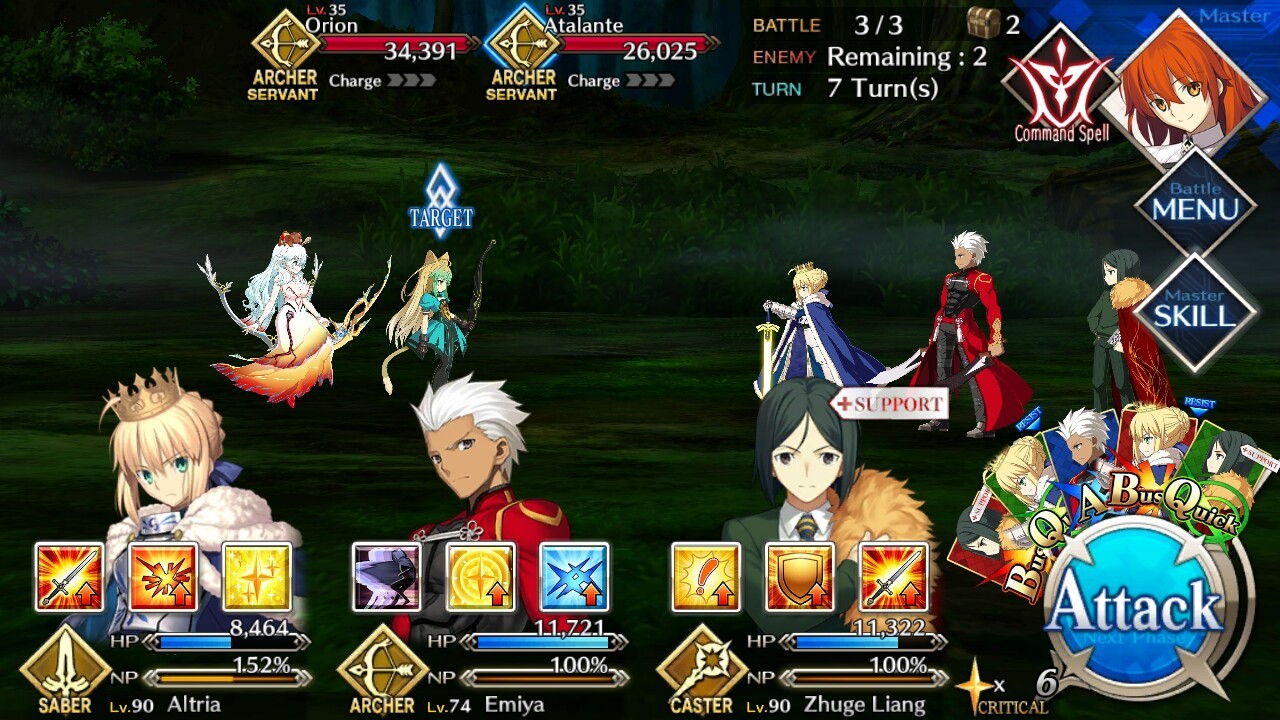Tap the blue Attack button

pos(1135,607)
